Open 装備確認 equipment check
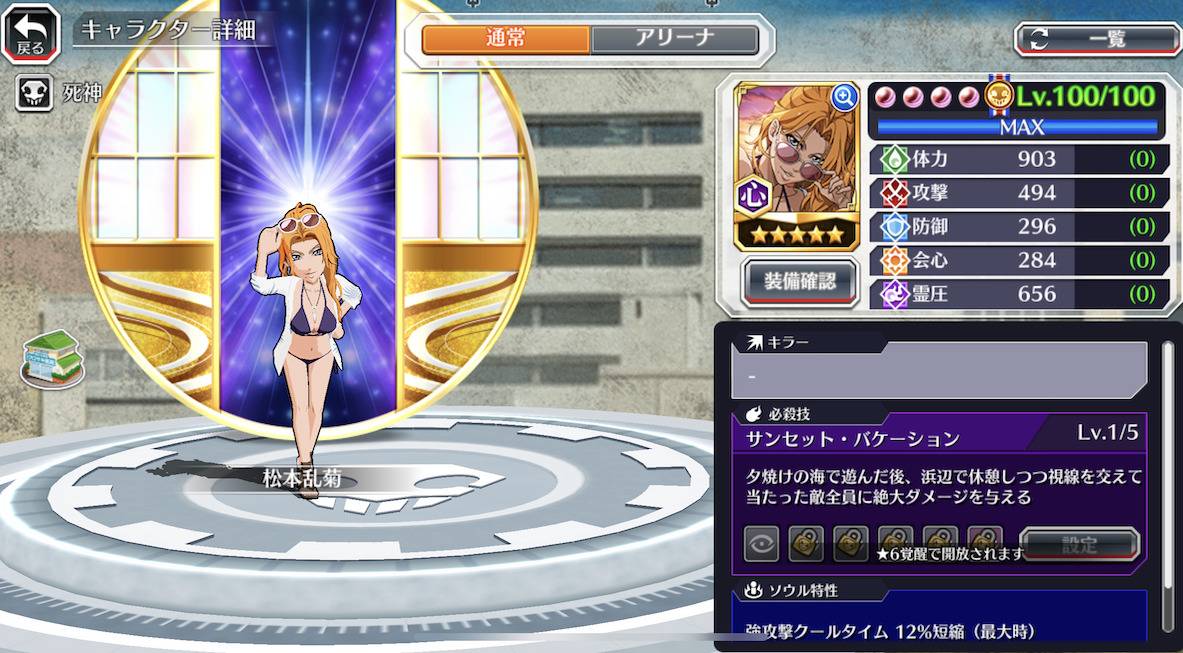Screen dimensions: 1183x653 [800, 281]
